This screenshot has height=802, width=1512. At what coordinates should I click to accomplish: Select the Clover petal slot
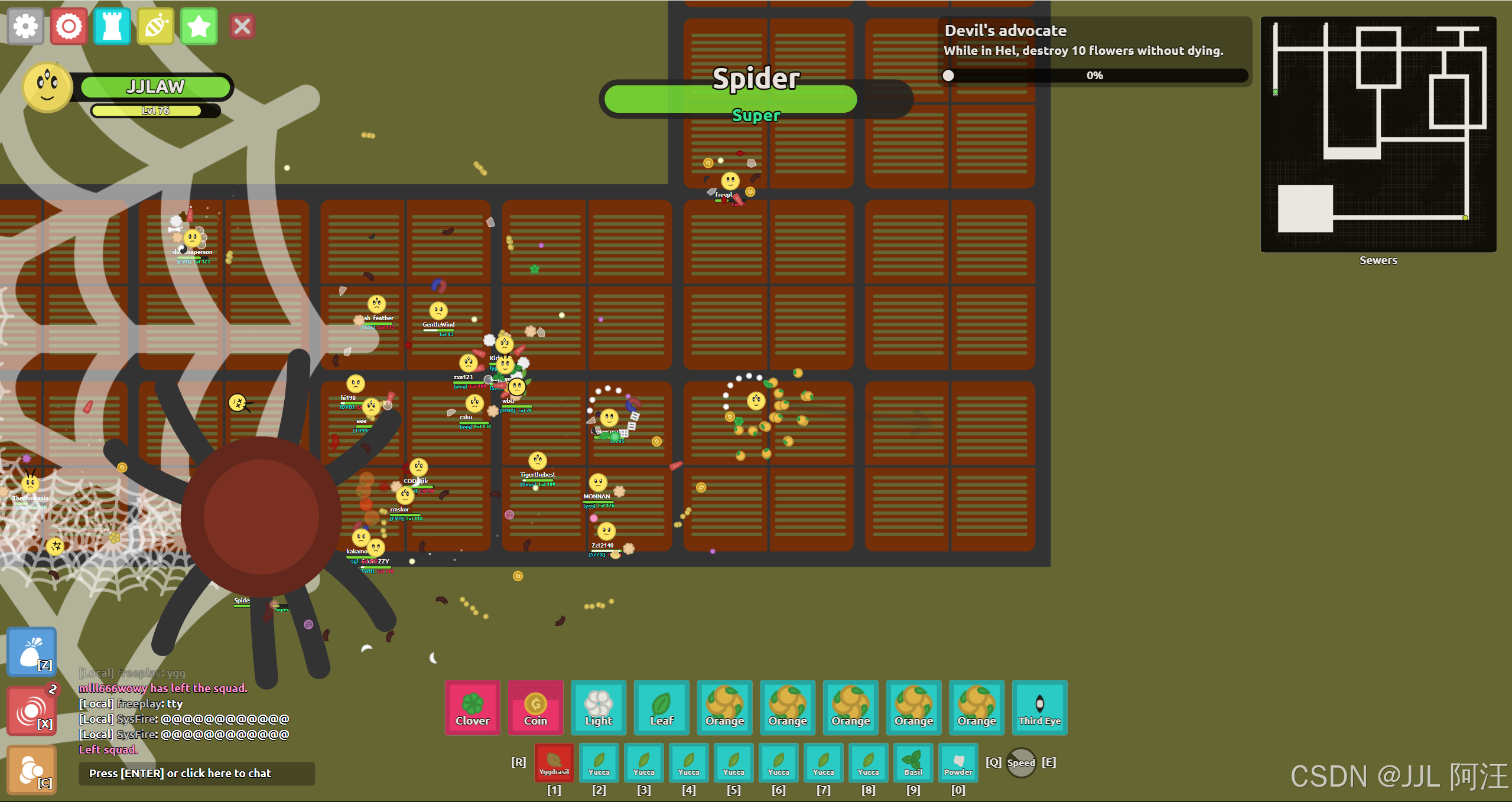click(x=473, y=708)
